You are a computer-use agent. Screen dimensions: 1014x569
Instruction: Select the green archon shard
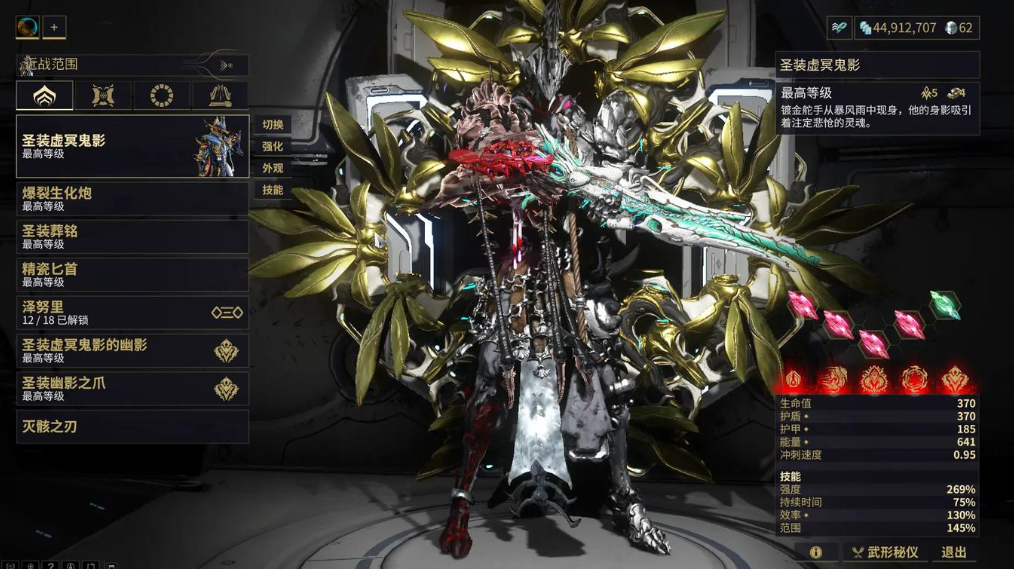click(945, 304)
